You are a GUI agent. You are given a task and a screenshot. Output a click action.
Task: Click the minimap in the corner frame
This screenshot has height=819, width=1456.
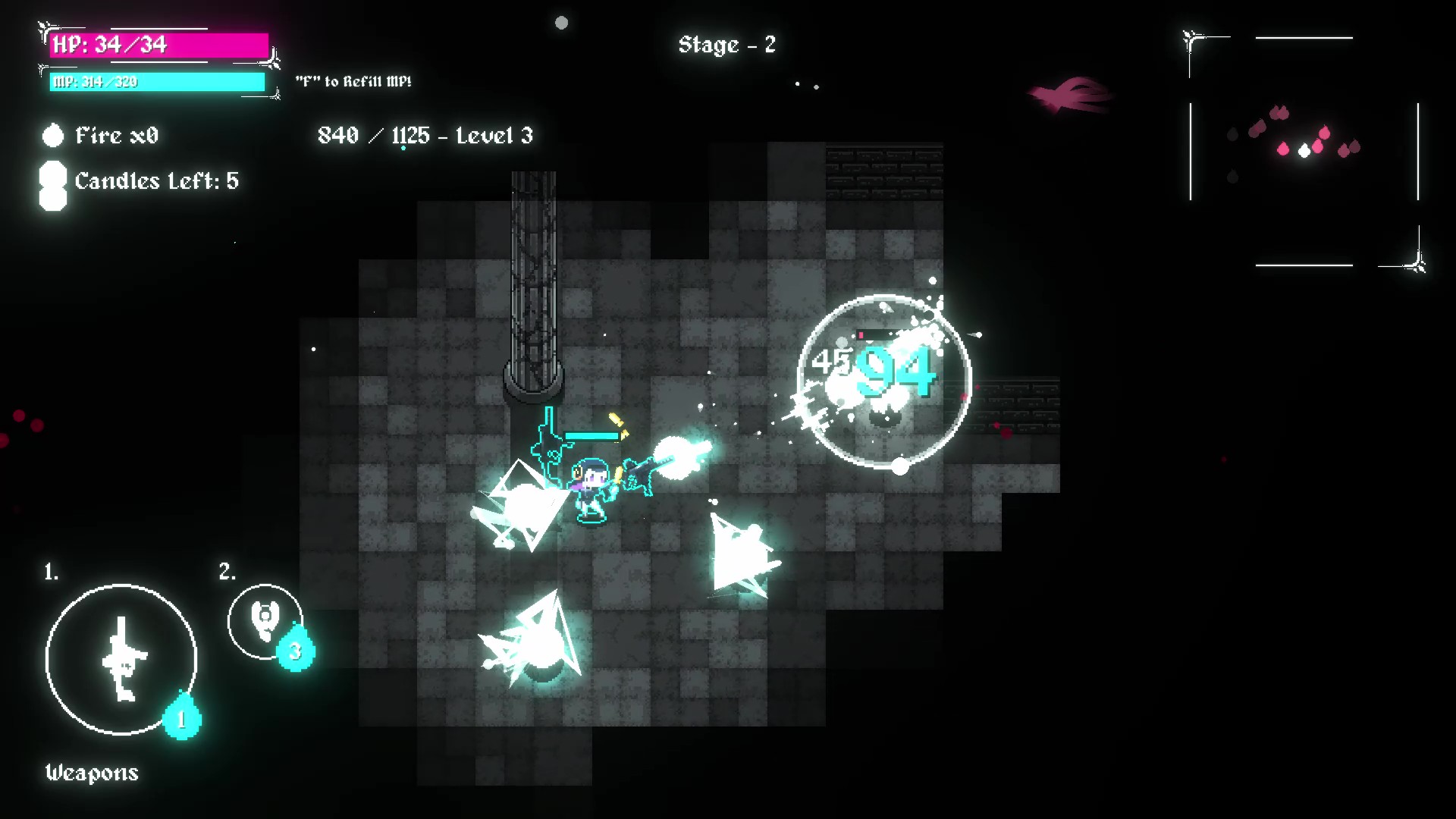click(x=1304, y=150)
